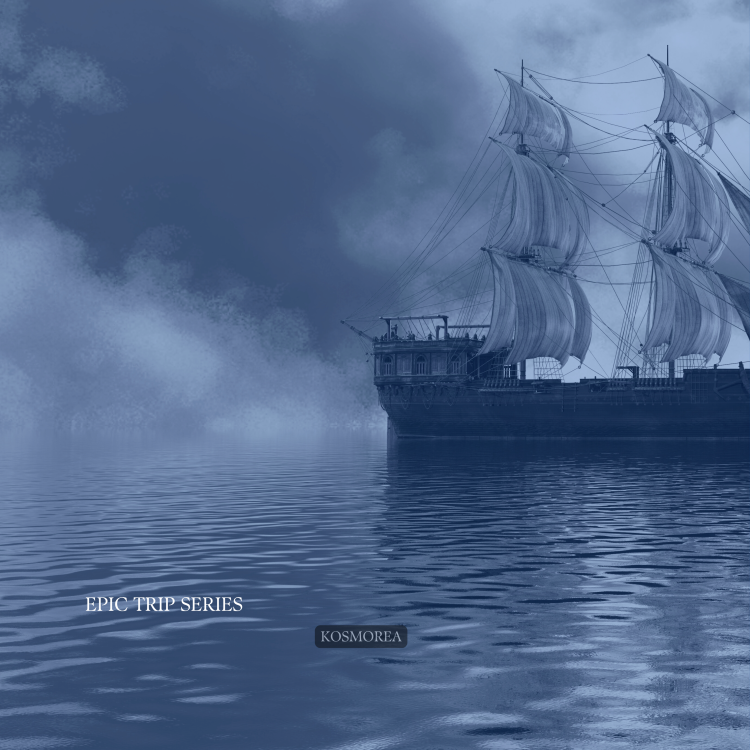Click the KOSMOREA label button
750x750 pixels.
pos(361,636)
